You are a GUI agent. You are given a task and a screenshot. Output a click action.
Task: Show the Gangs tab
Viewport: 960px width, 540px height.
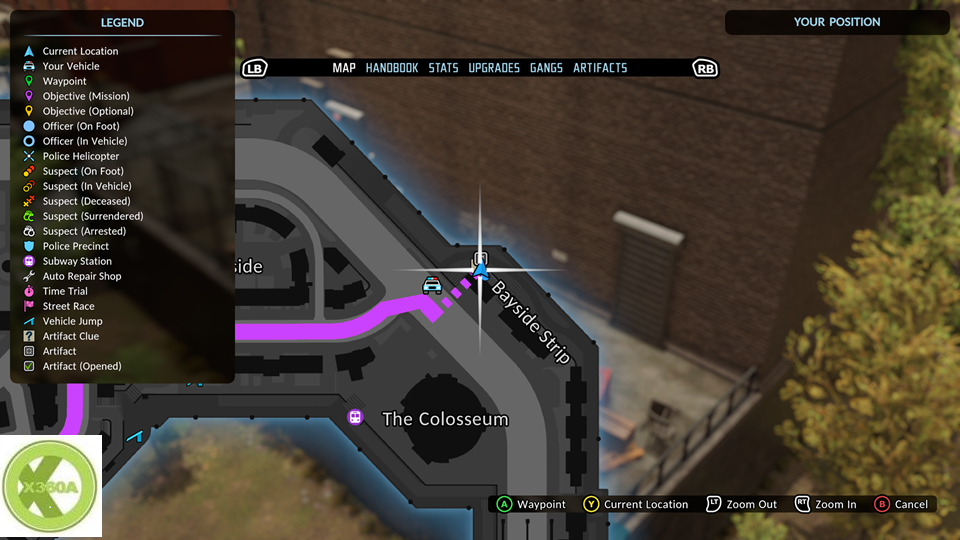tap(546, 68)
